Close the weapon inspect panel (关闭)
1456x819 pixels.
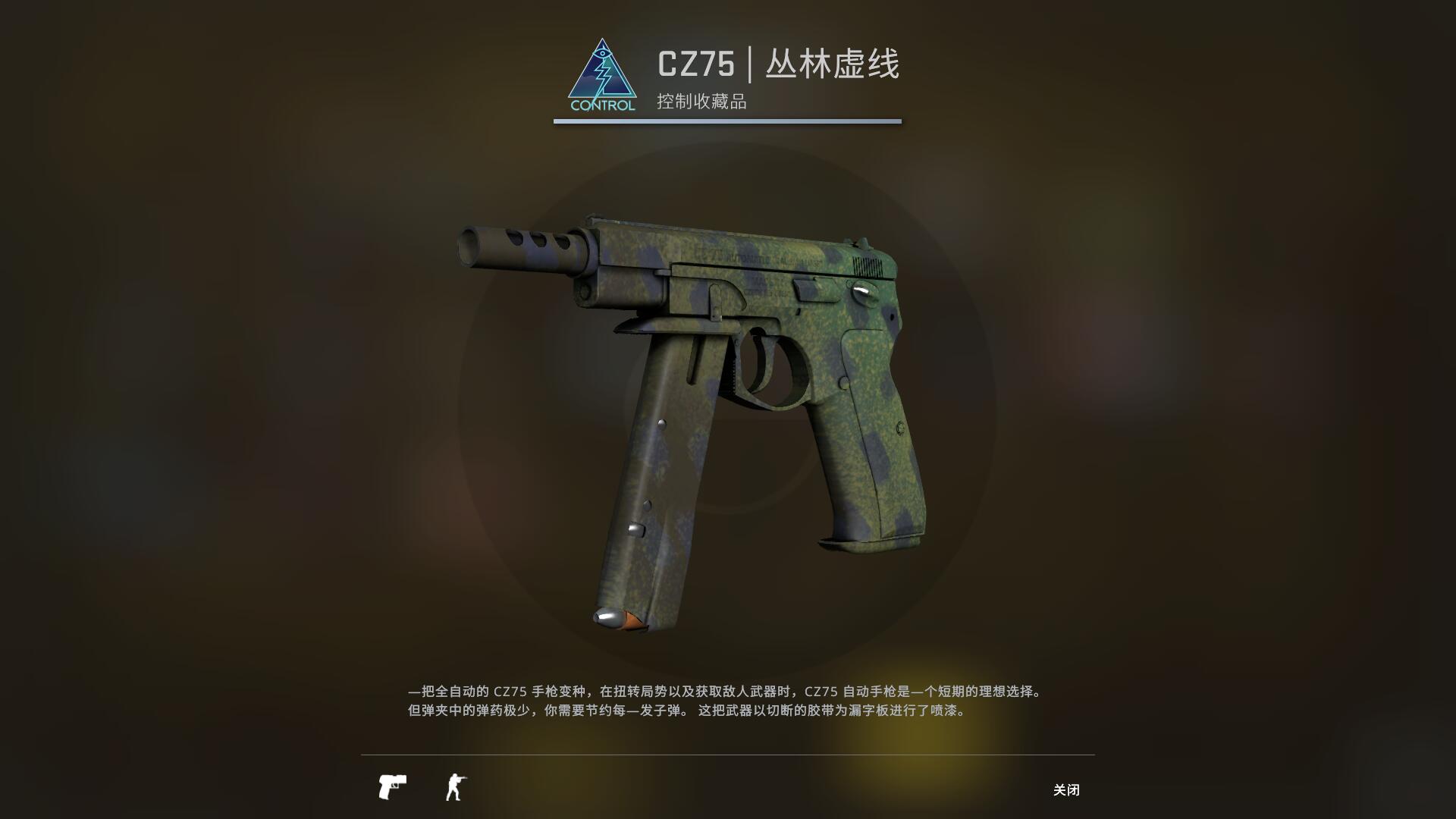[x=1065, y=789]
